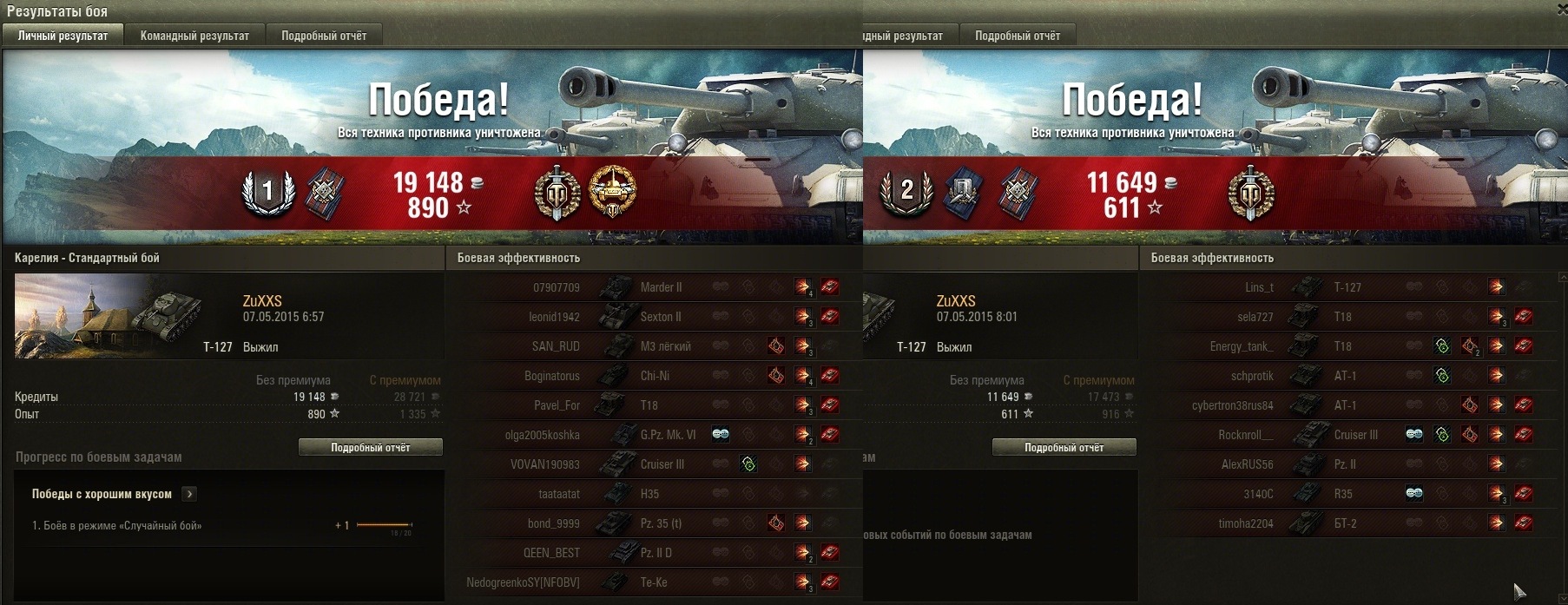The image size is (1568, 605).
Task: Select the timoha2204 БТ-2 row
Action: [1346, 523]
